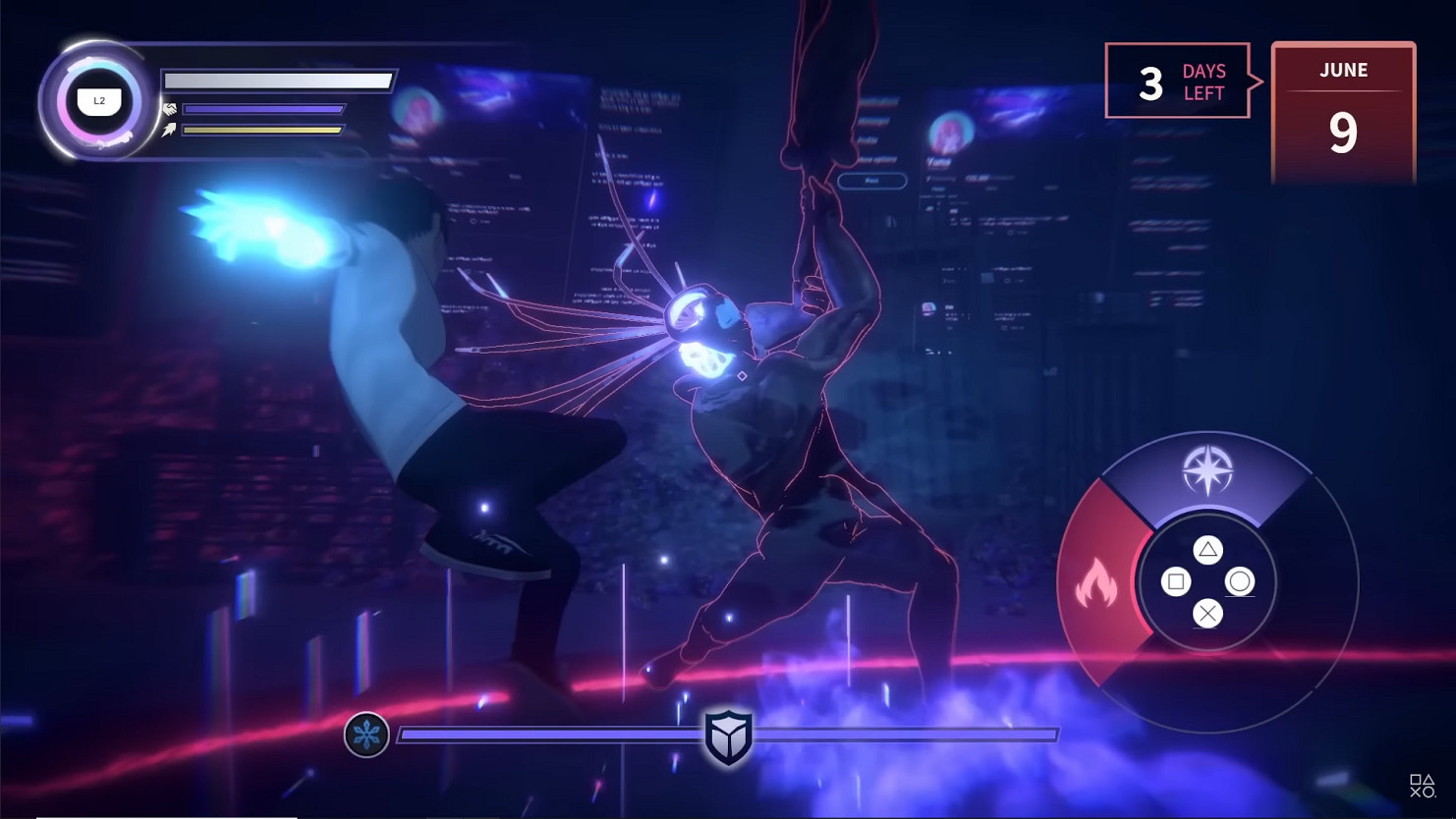This screenshot has width=1456, height=819.
Task: Select the compass star ability on the wheel
Action: pyautogui.click(x=1208, y=469)
